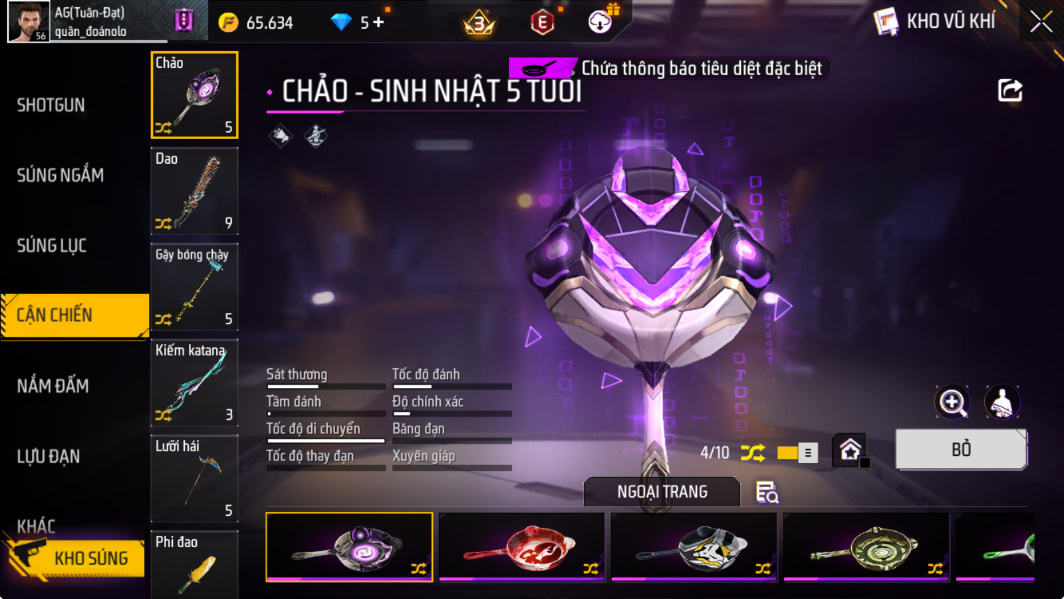1064x599 pixels.
Task: Choose the Lưỡi hái scythe slot
Action: (x=194, y=478)
